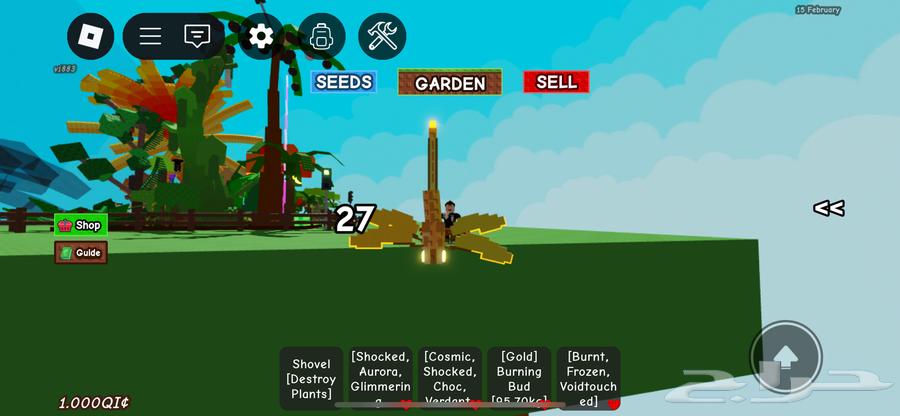This screenshot has height=416, width=900.
Task: Equip the Gold Burning Bud slot
Action: pos(519,378)
